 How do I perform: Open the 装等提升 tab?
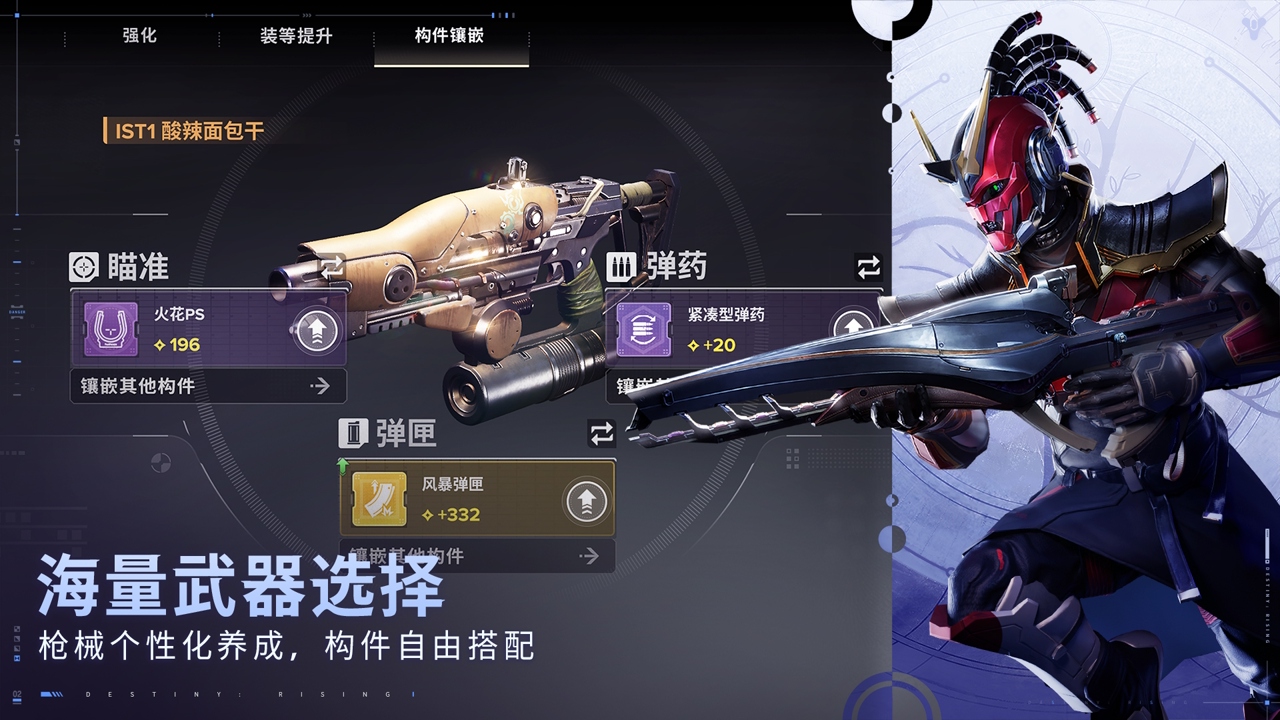(x=296, y=36)
